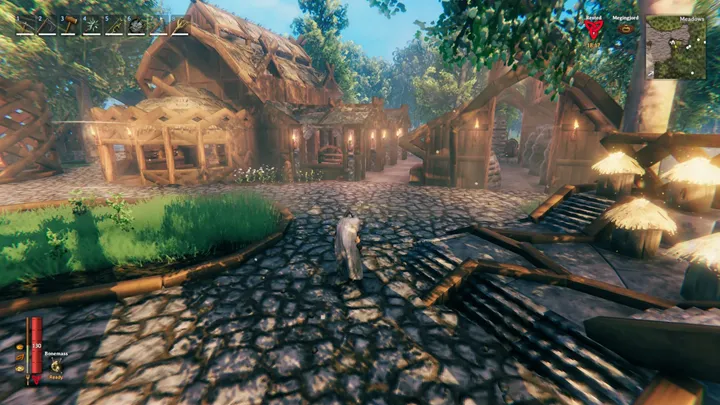Click the Rested status effect icon
Image resolution: width=720 pixels, height=405 pixels.
(593, 30)
